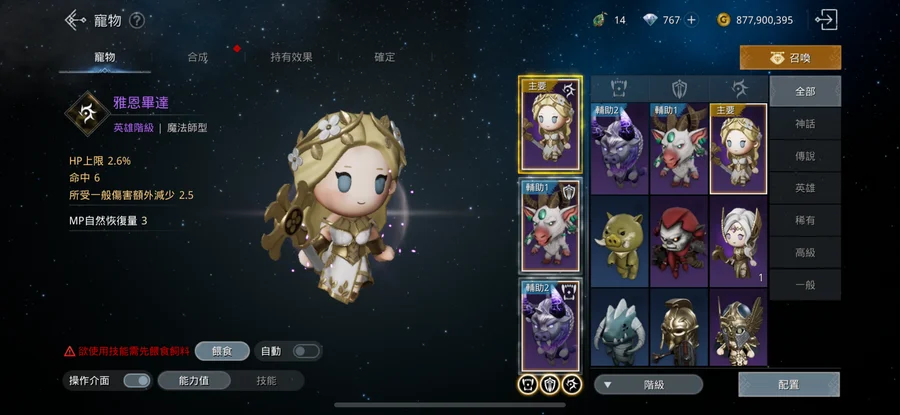Open the help question mark icon
The image size is (900, 415).
coord(137,20)
